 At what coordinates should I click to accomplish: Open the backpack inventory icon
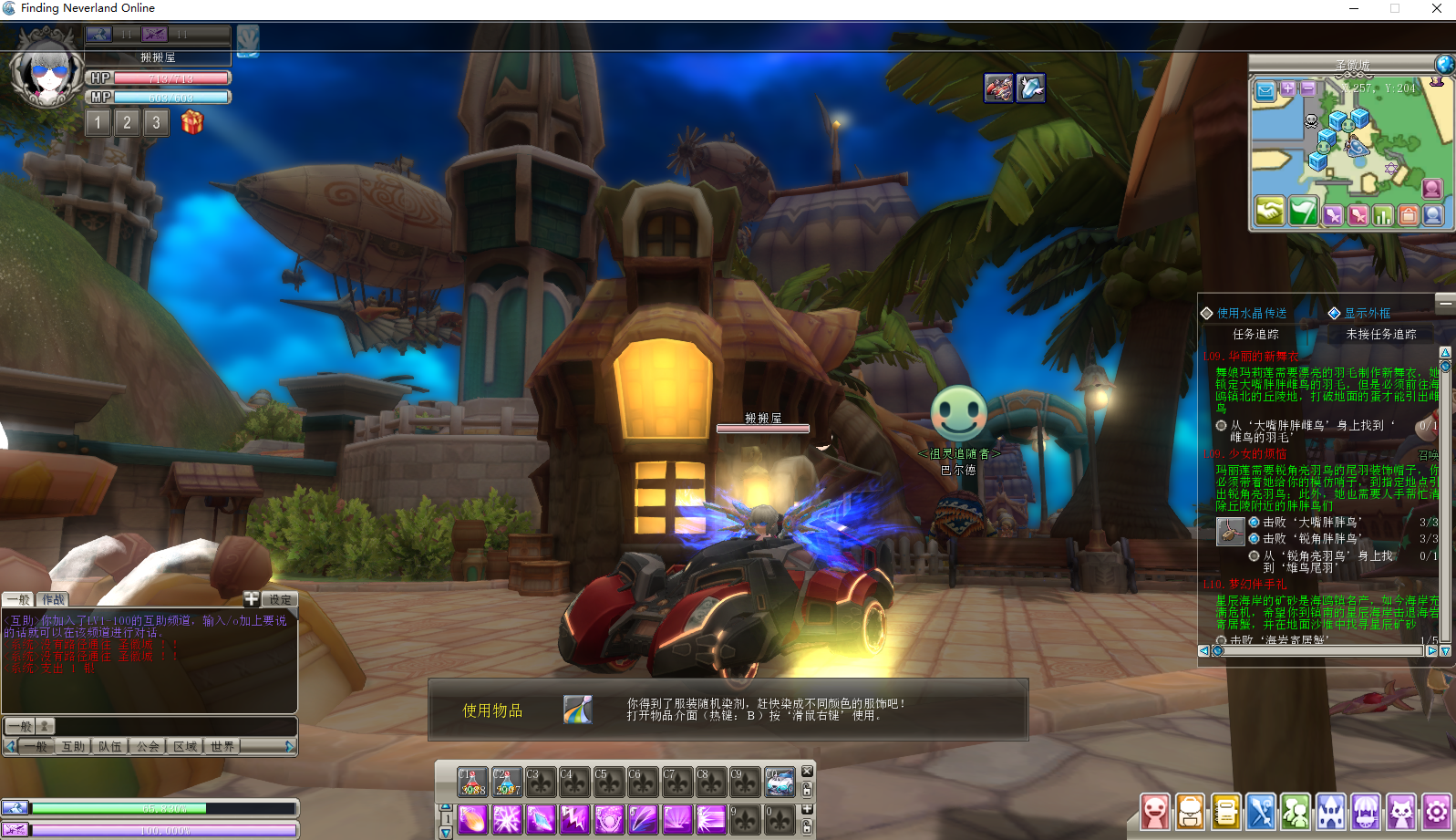(x=1190, y=811)
